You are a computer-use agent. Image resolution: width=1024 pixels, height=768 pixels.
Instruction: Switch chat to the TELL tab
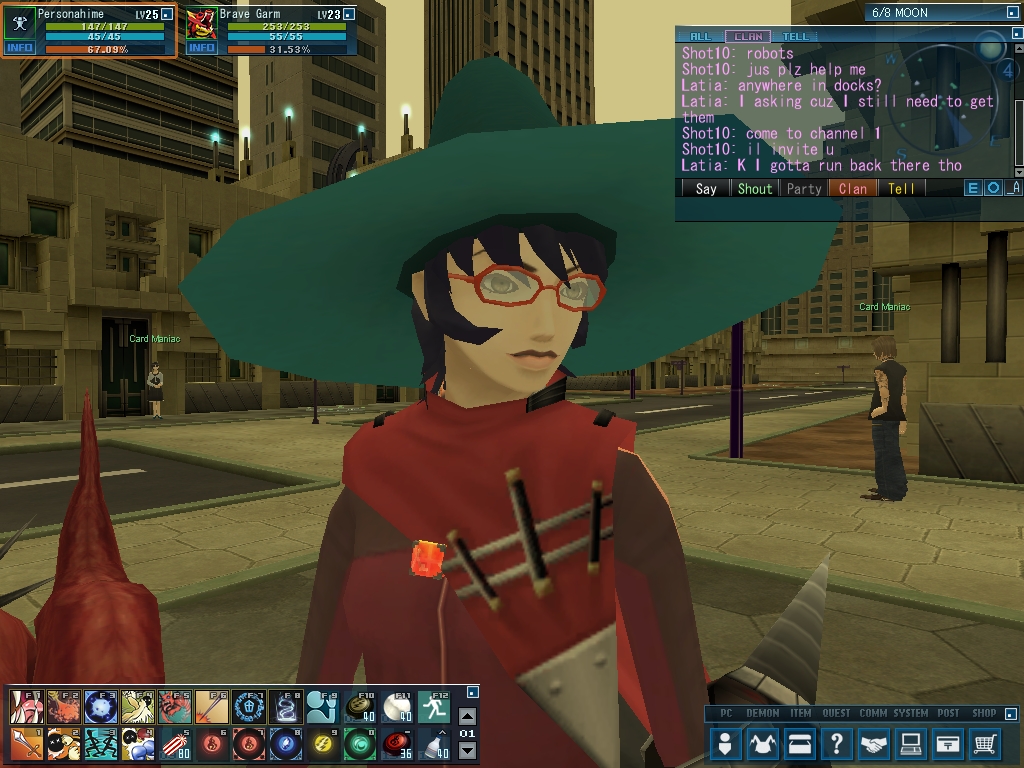tap(797, 37)
